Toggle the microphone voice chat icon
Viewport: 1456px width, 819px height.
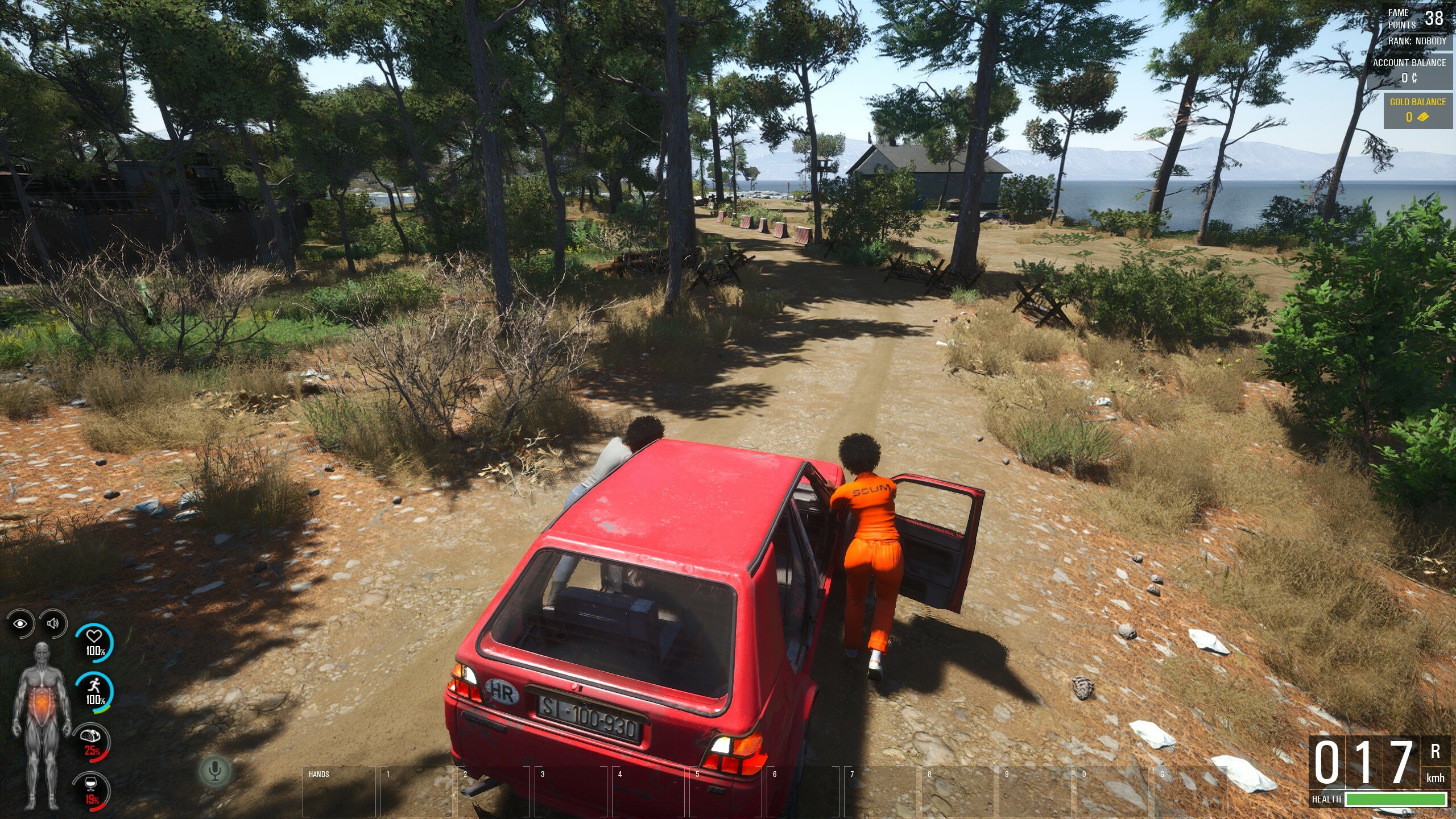pyautogui.click(x=214, y=771)
